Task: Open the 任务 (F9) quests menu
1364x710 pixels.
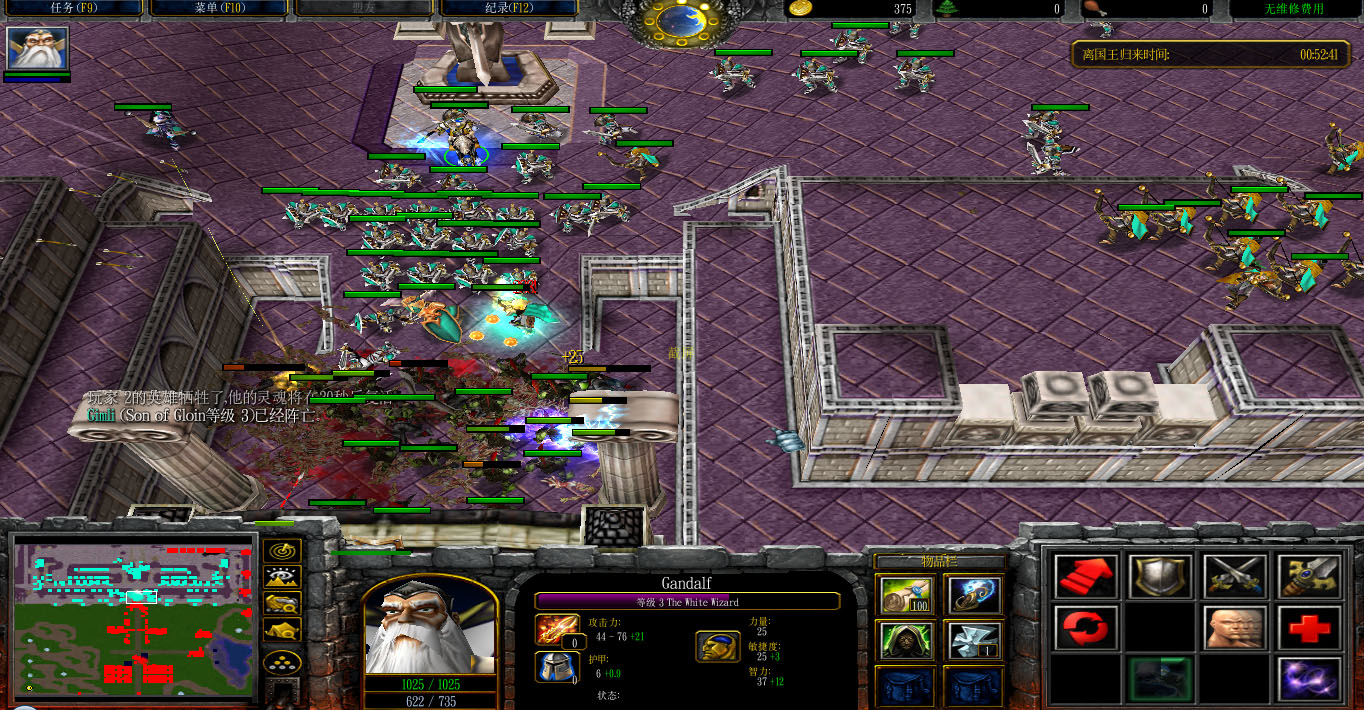Action: 71,9
